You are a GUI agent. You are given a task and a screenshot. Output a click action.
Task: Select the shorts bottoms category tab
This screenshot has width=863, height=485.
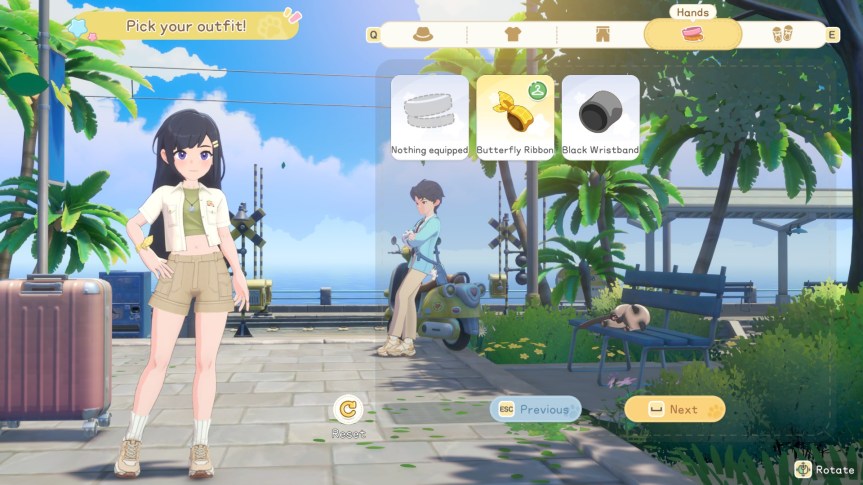[x=602, y=34]
